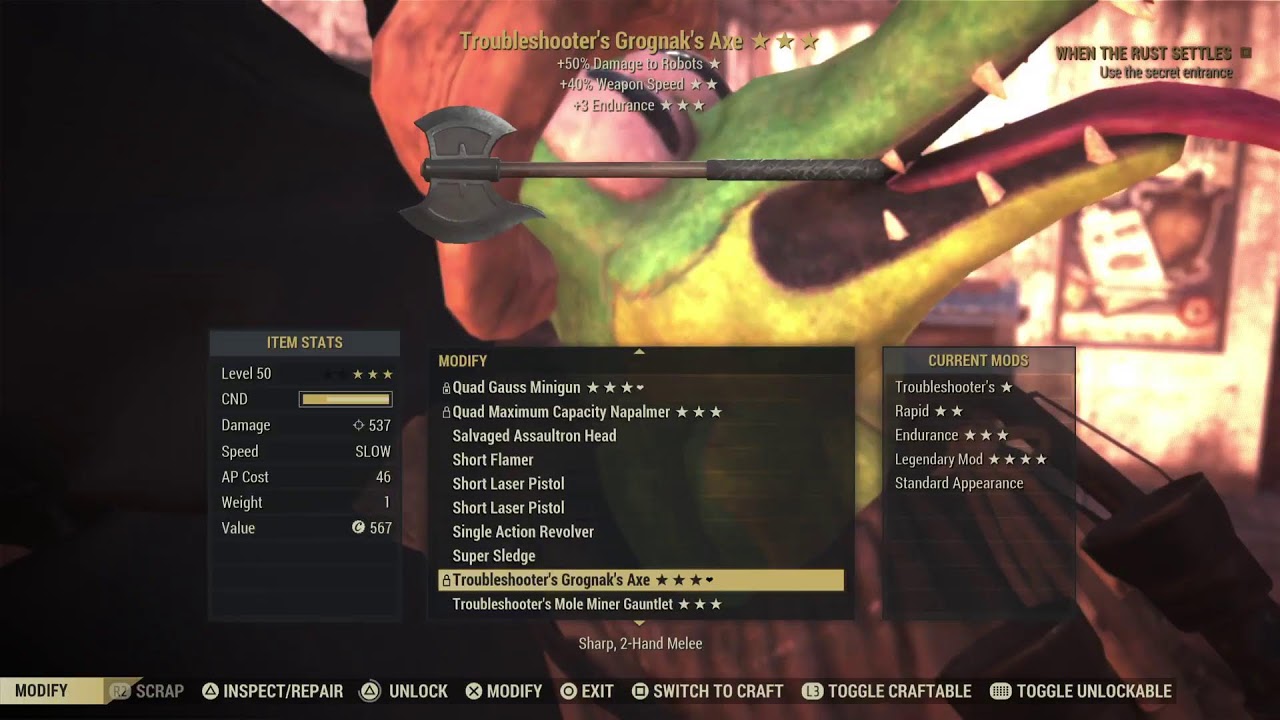Image resolution: width=1280 pixels, height=720 pixels.
Task: Select the Single Action Revolver
Action: click(523, 532)
